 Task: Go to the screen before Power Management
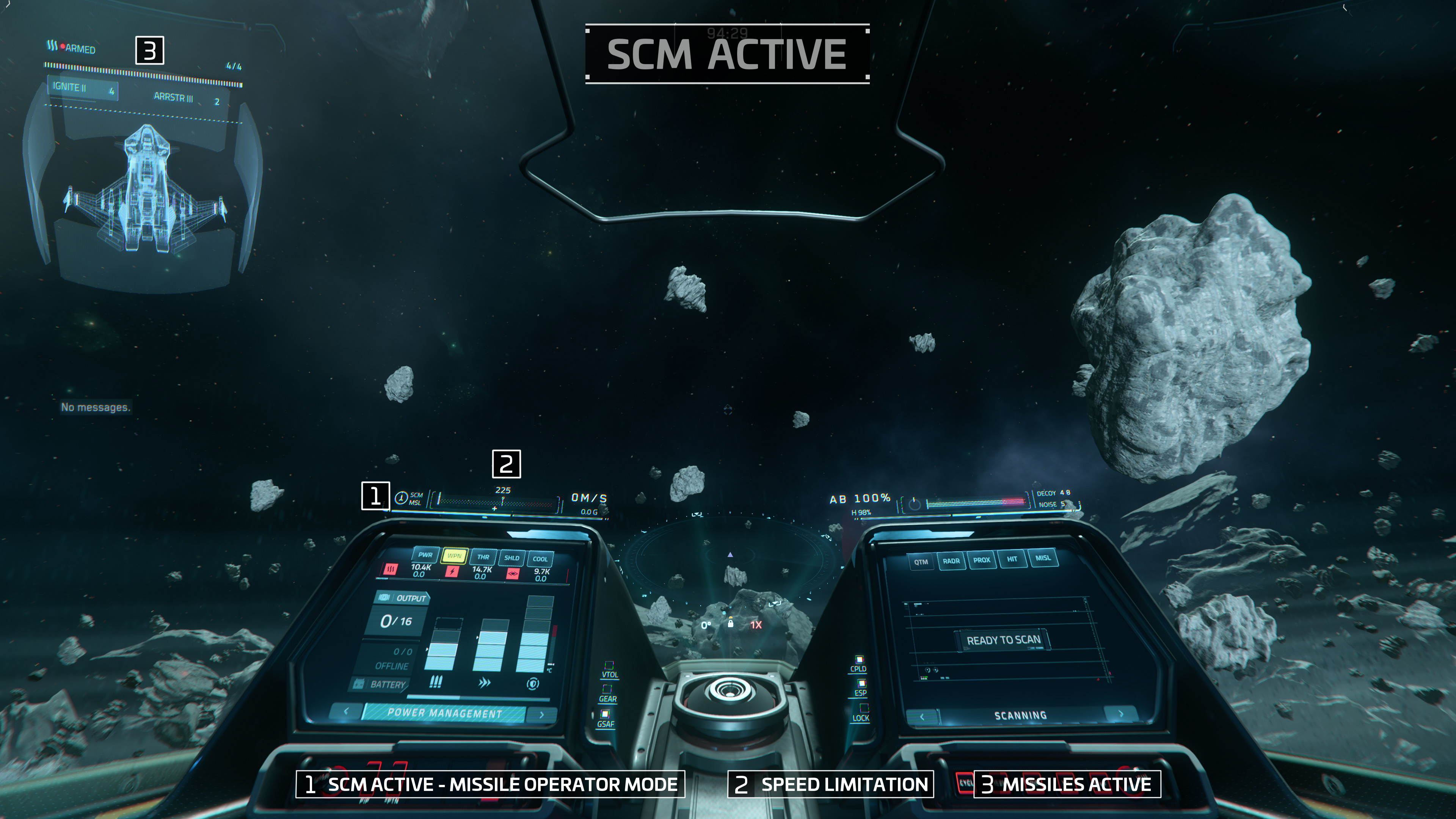346,711
